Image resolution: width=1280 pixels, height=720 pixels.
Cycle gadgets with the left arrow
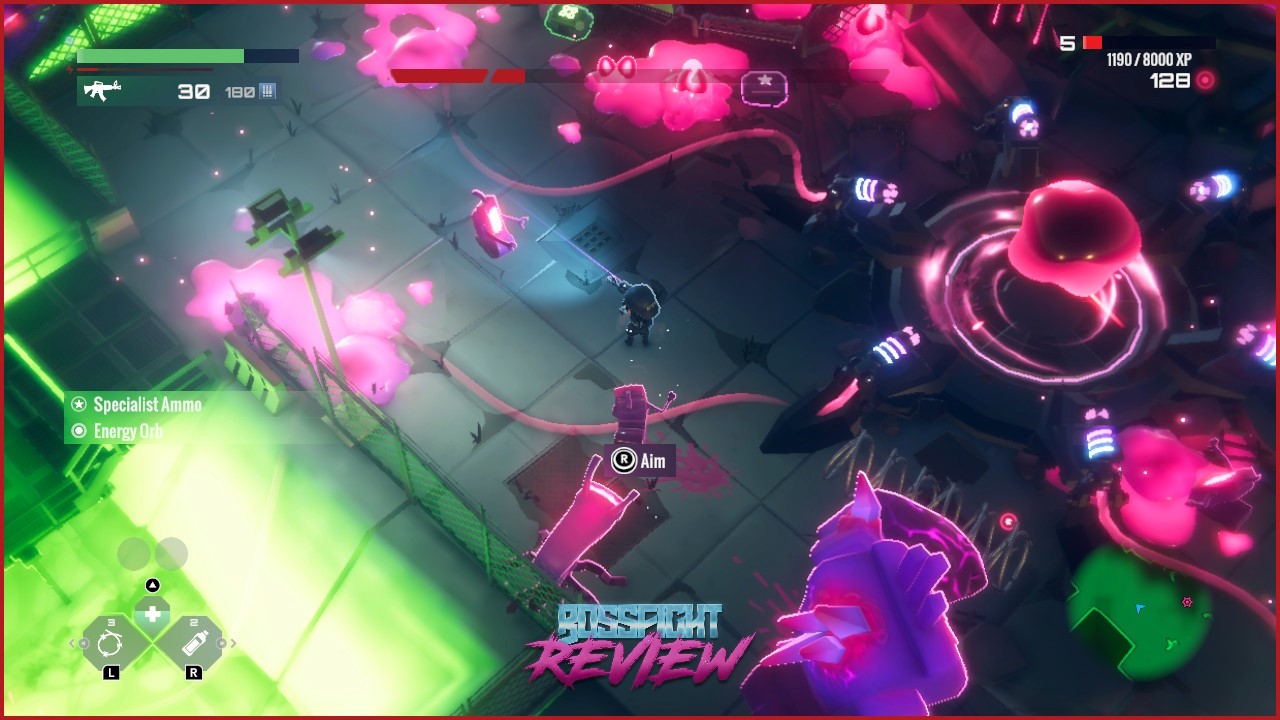71,643
